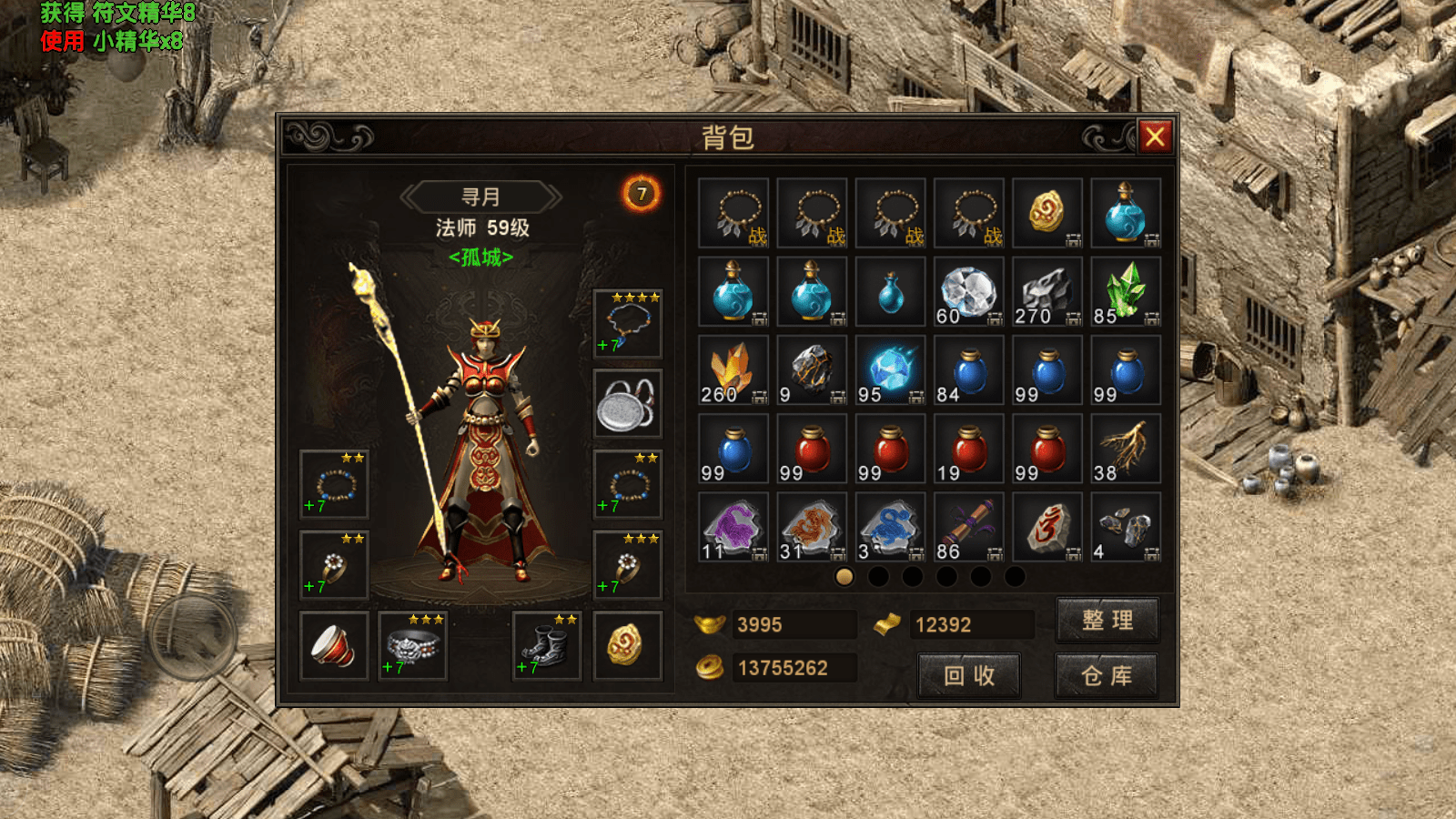This screenshot has width=1456, height=819.
Task: Click the orange level 7 badge
Action: click(x=642, y=194)
